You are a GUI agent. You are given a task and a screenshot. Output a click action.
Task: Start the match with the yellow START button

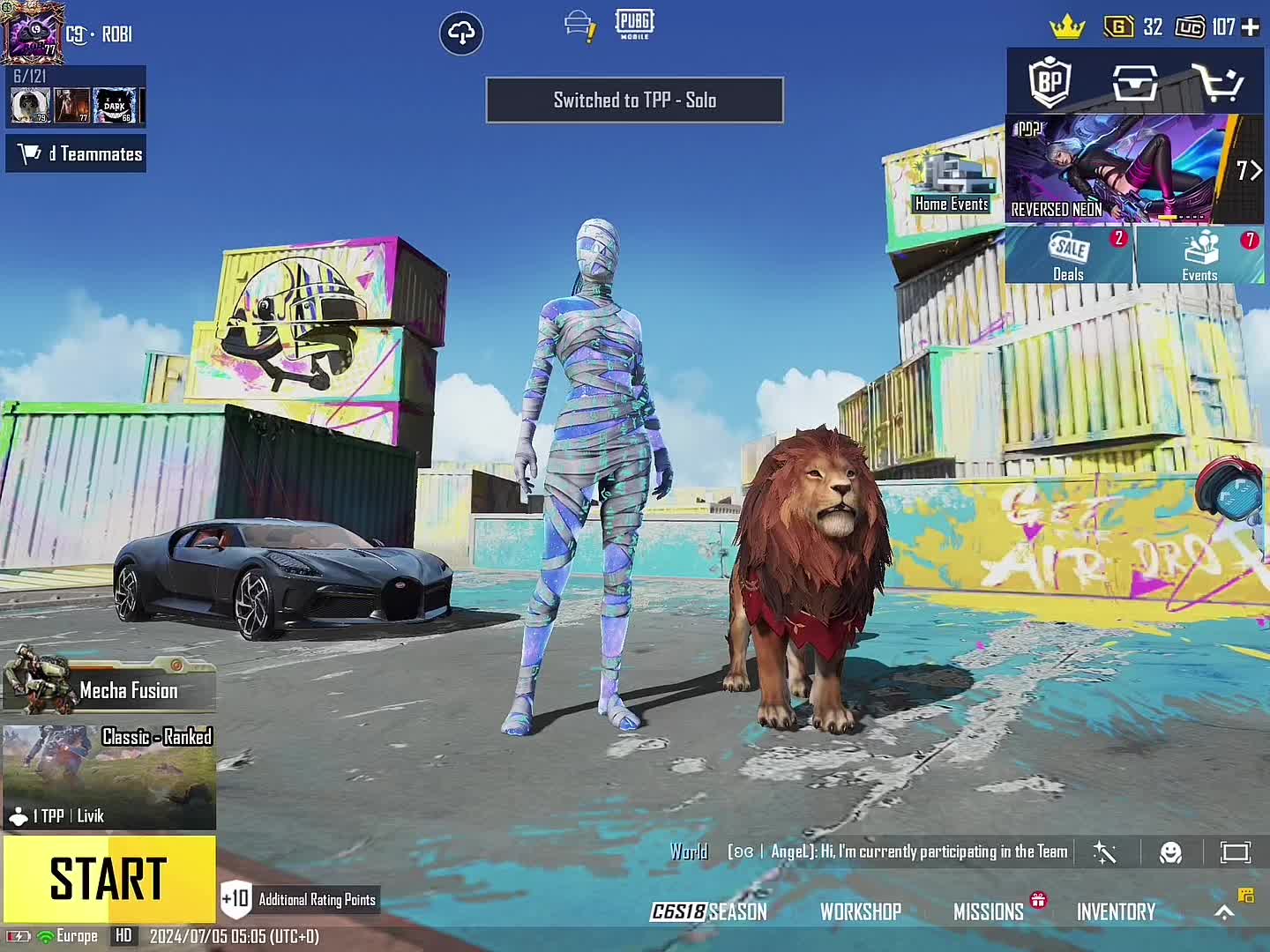coord(108,879)
